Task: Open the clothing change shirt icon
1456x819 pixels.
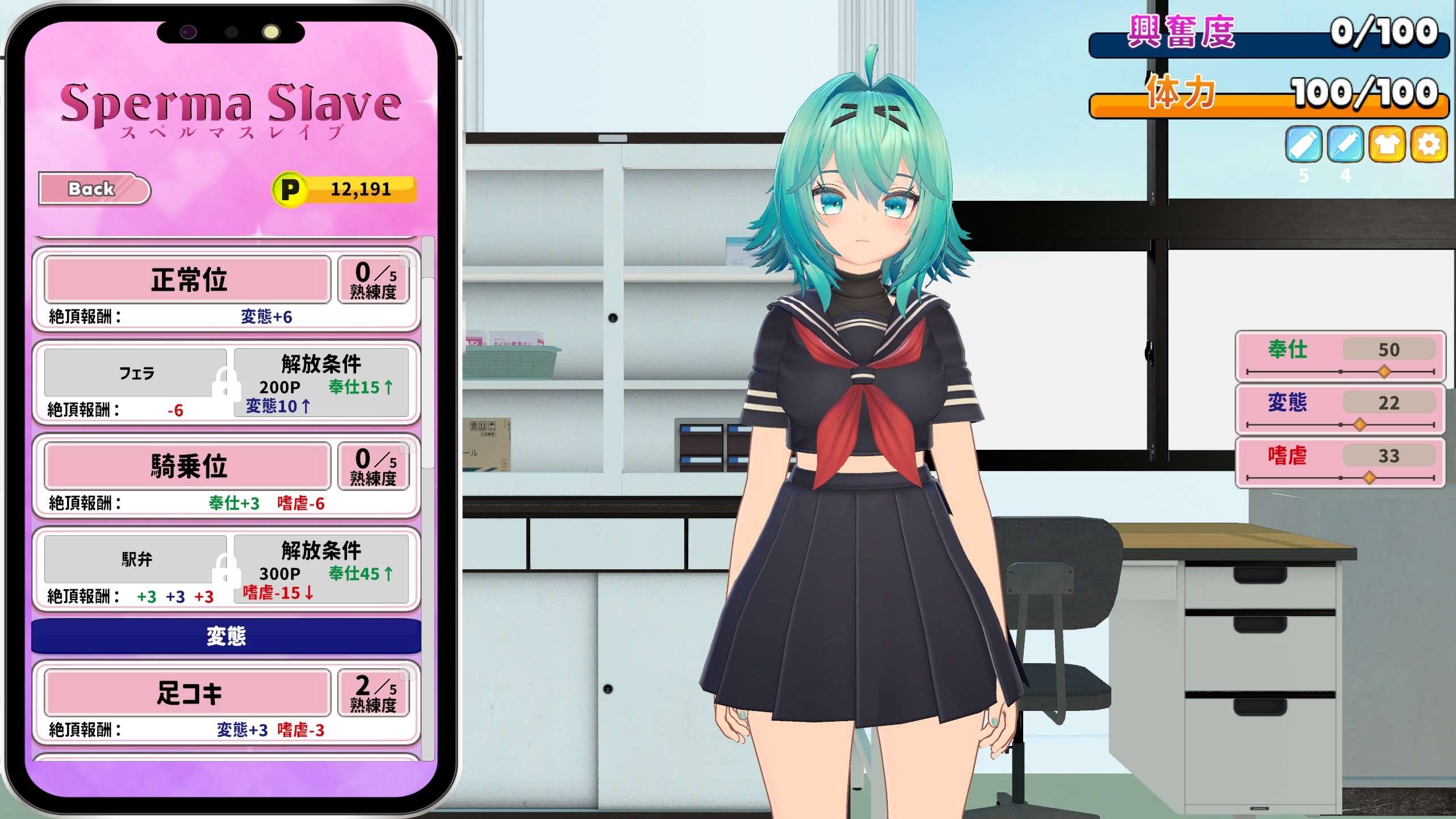Action: (1388, 145)
